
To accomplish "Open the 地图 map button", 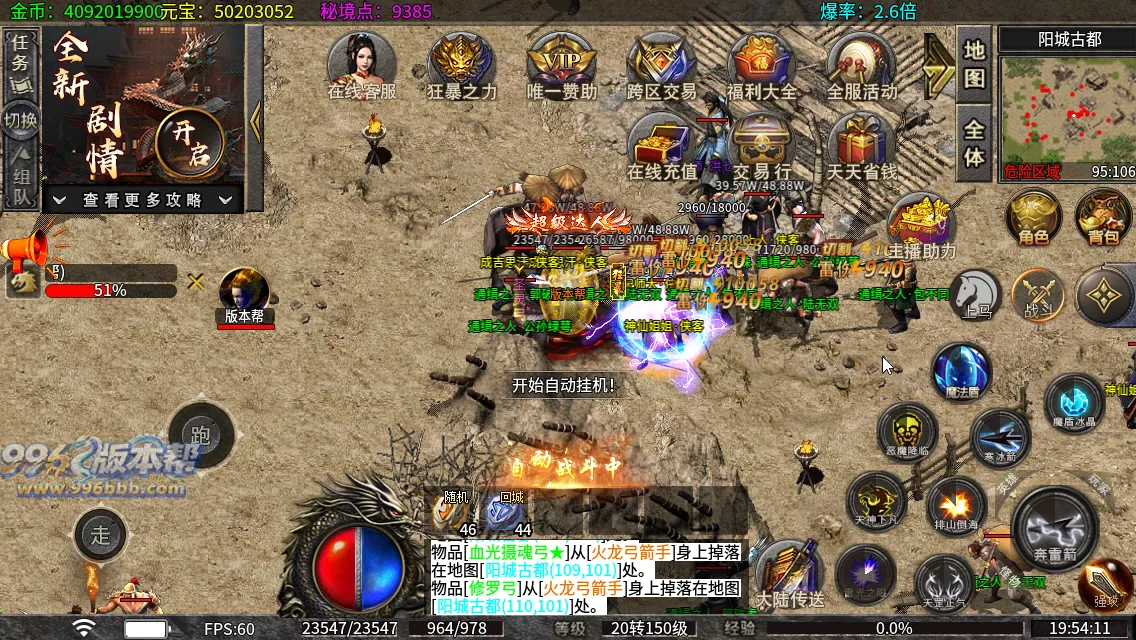I will click(975, 64).
